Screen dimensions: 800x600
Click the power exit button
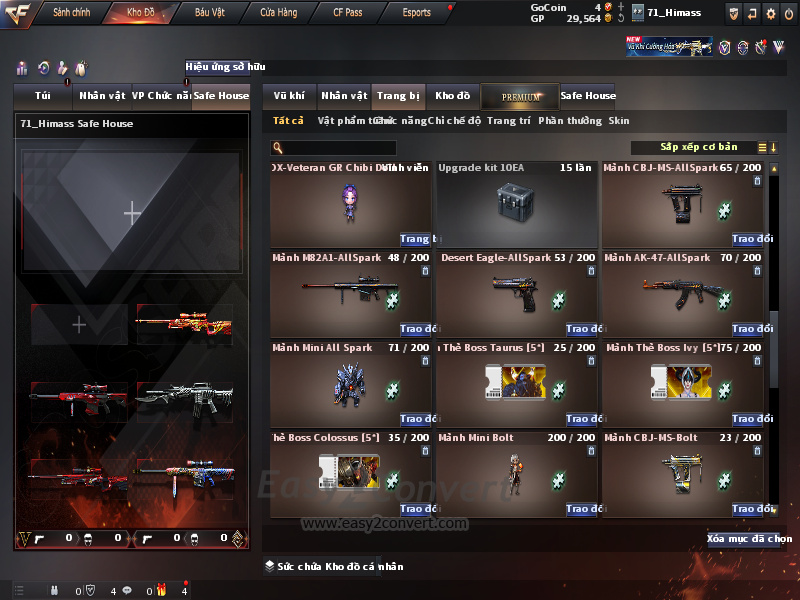click(x=789, y=13)
